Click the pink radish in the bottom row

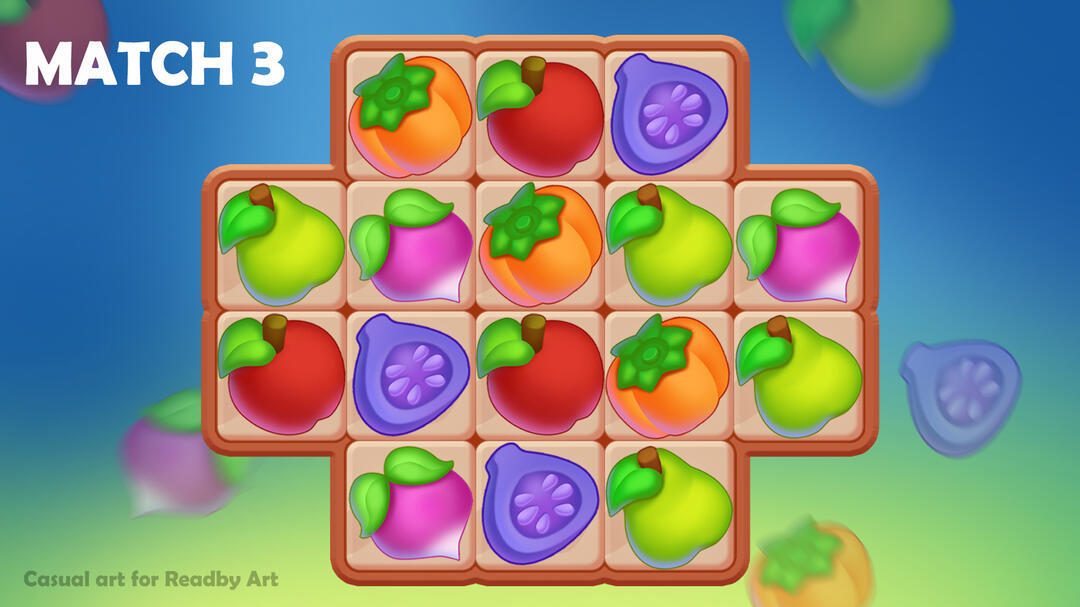click(x=410, y=505)
